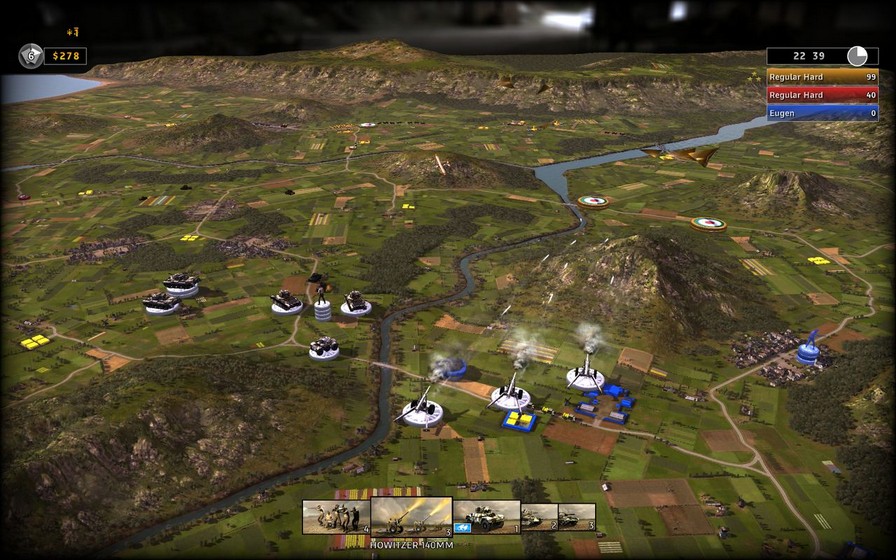Click the blue Eugen player row
The width and height of the screenshot is (896, 560).
(x=822, y=112)
